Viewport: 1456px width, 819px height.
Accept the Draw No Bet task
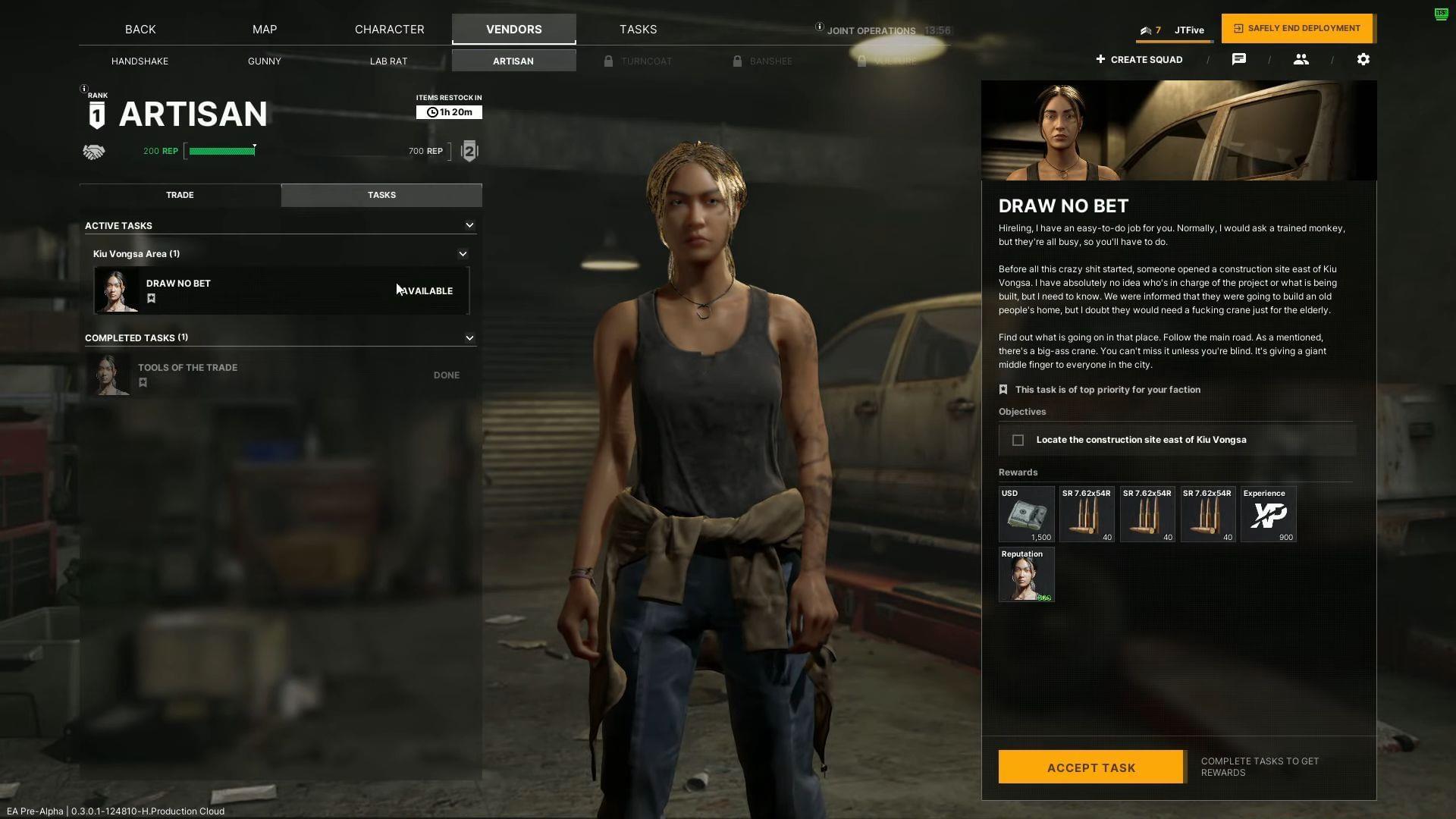(x=1090, y=767)
